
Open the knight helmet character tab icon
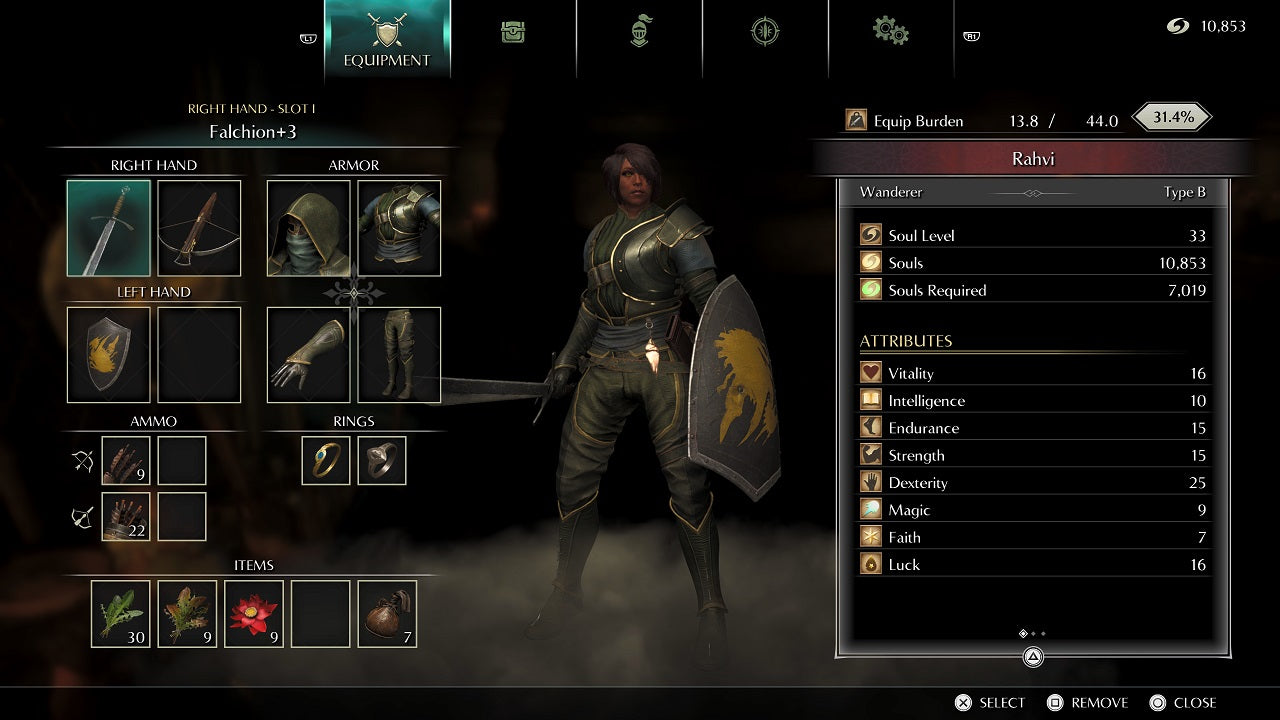pyautogui.click(x=639, y=31)
